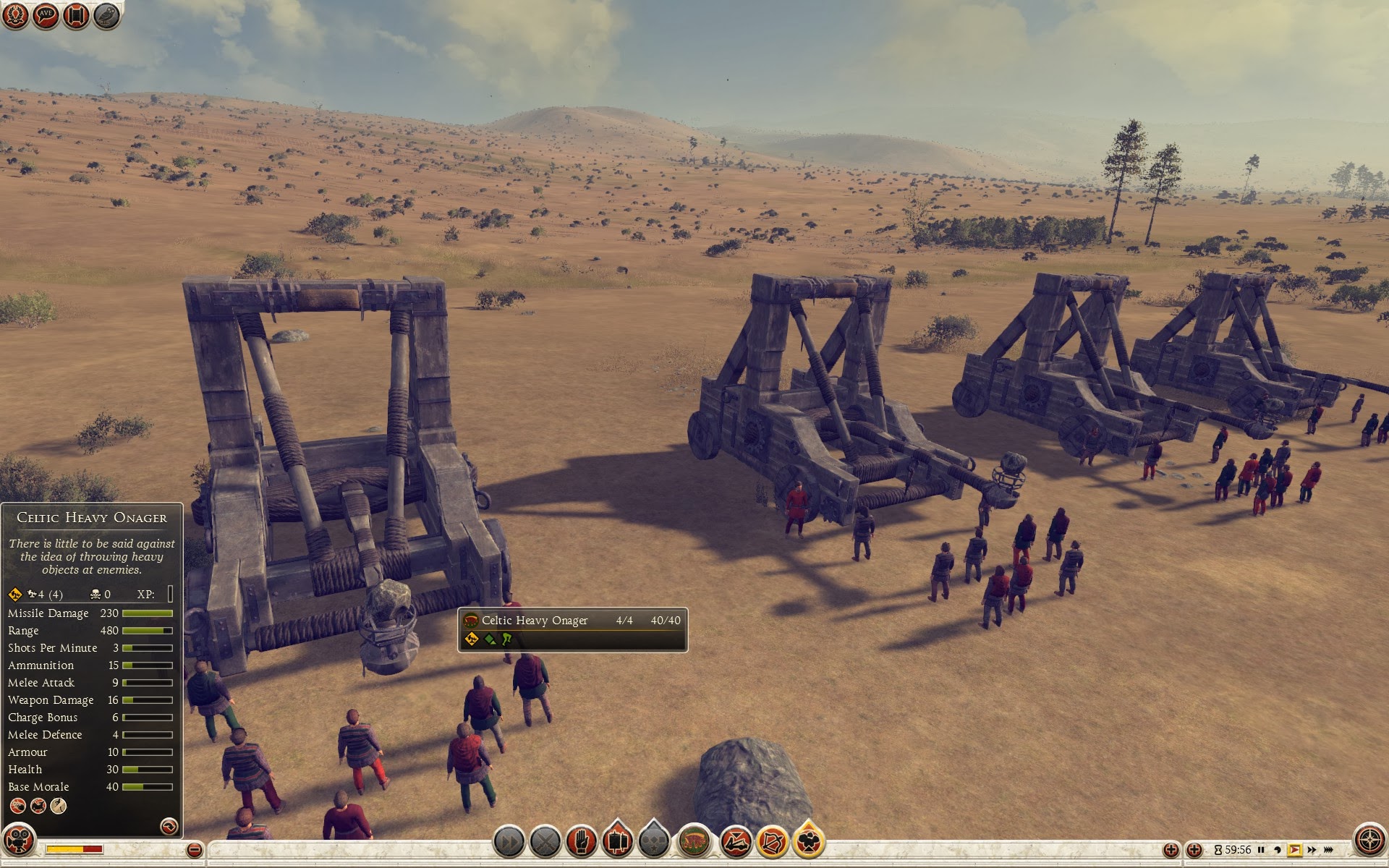Open the banners group formation button
This screenshot has height=868, width=1389.
pos(617,842)
